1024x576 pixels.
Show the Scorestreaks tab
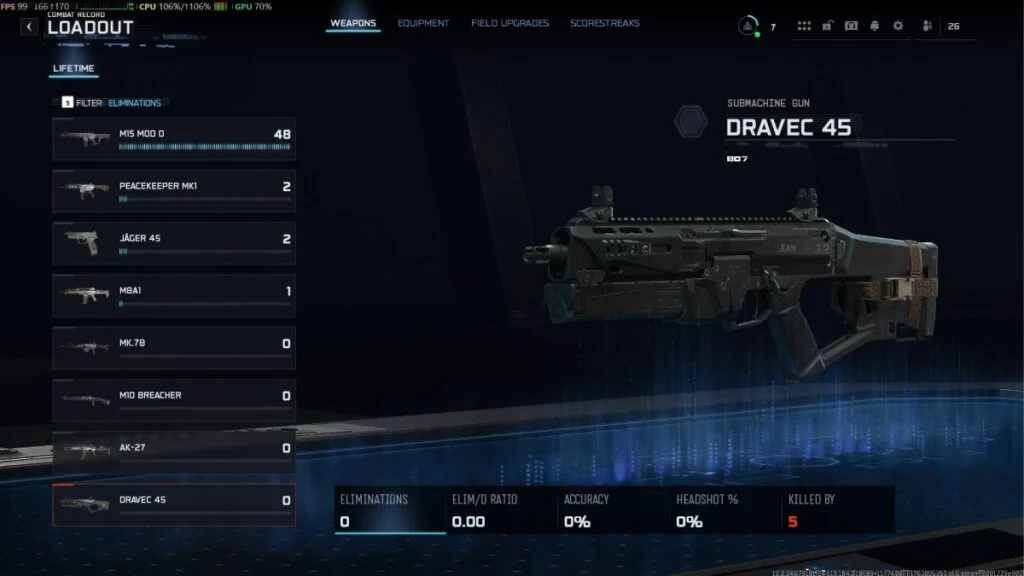pyautogui.click(x=605, y=23)
